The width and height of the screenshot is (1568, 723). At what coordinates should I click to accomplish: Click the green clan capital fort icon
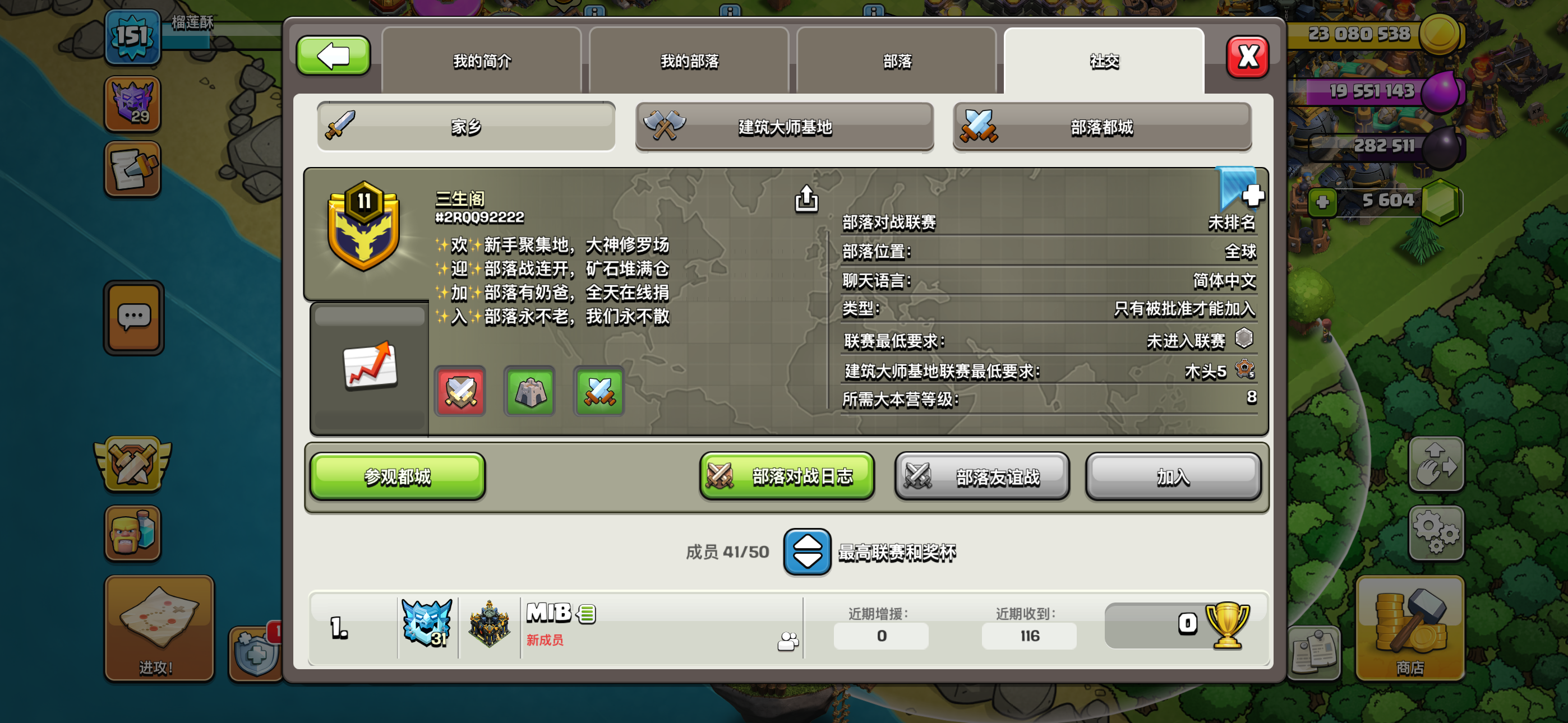(x=530, y=392)
